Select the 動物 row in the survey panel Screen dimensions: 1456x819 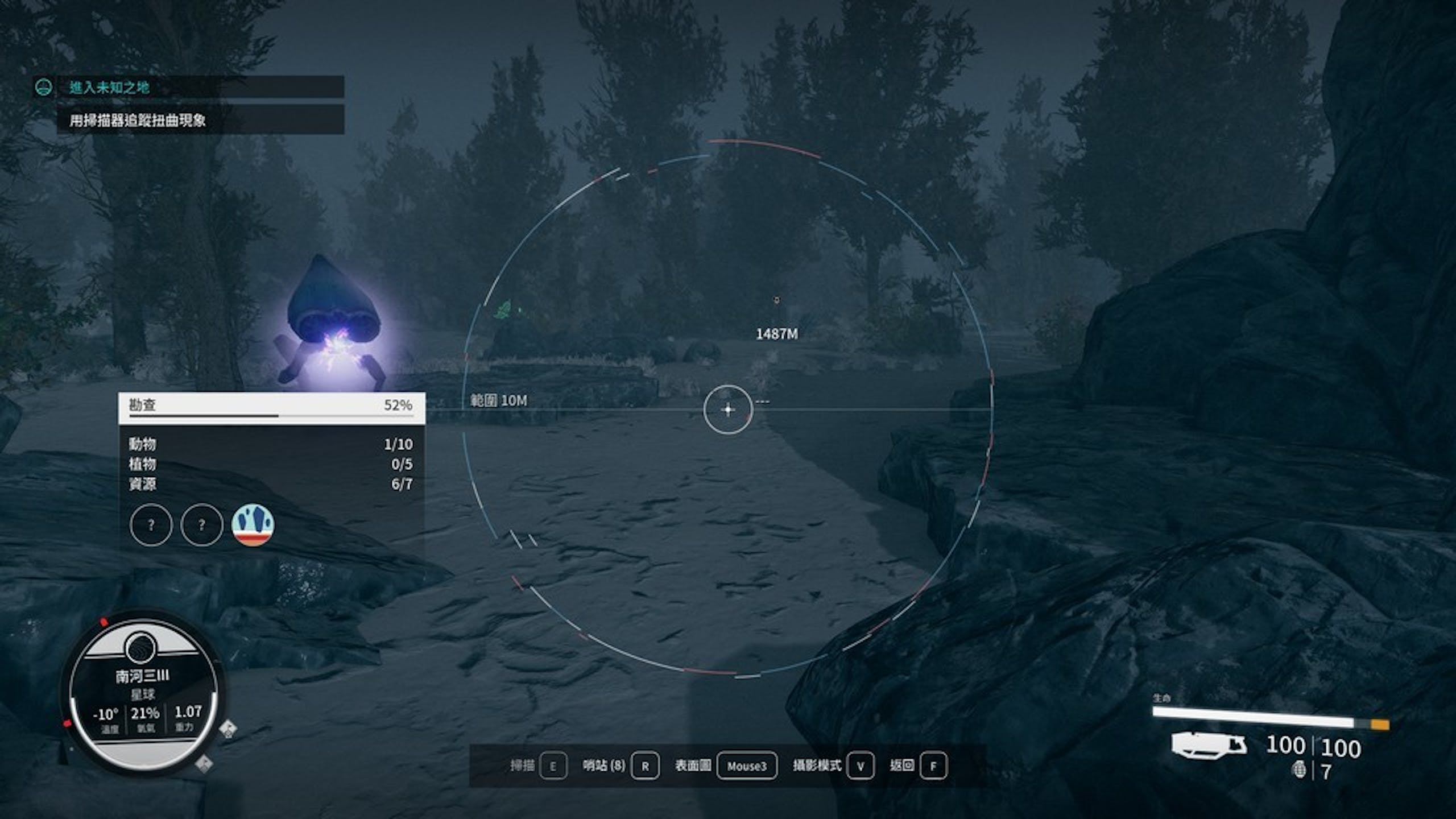click(x=271, y=444)
